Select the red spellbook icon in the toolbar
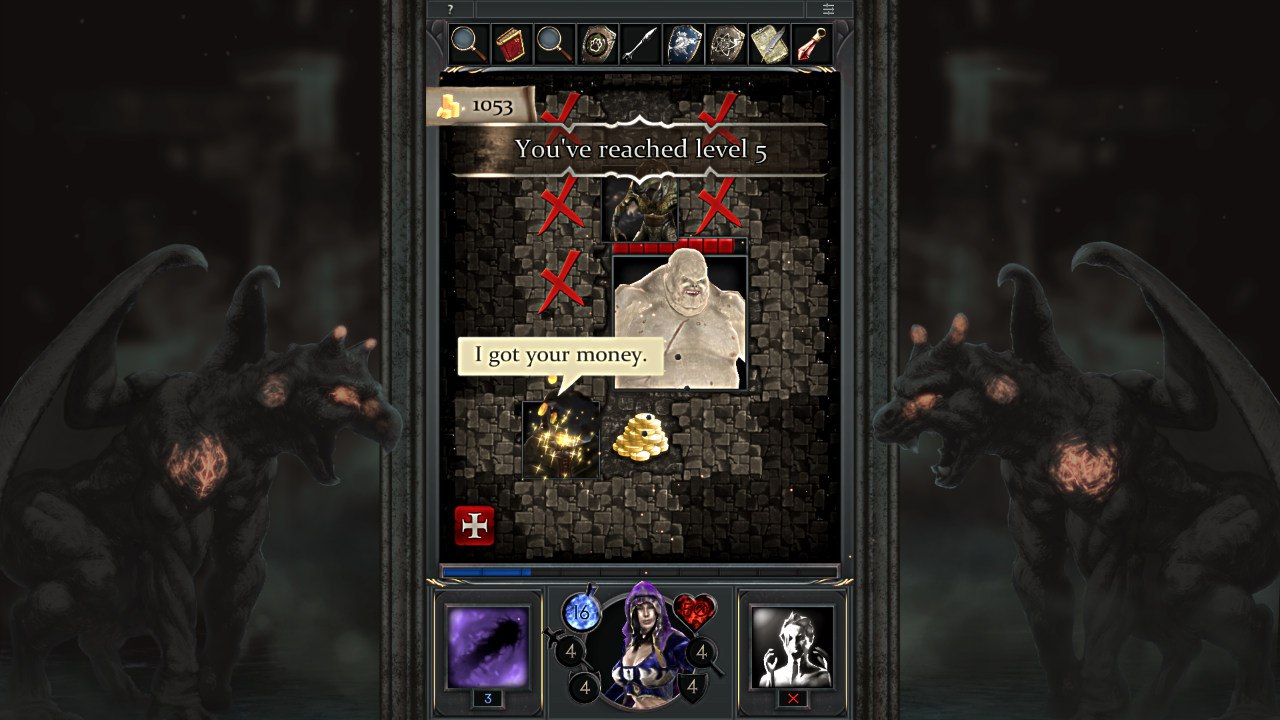1280x720 pixels. coord(512,42)
